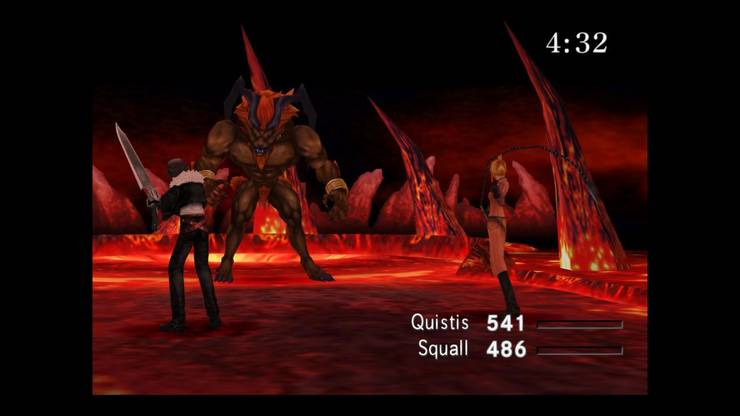Choose Squall's row in the party list
Viewport: 740px width, 416px height.
point(441,349)
